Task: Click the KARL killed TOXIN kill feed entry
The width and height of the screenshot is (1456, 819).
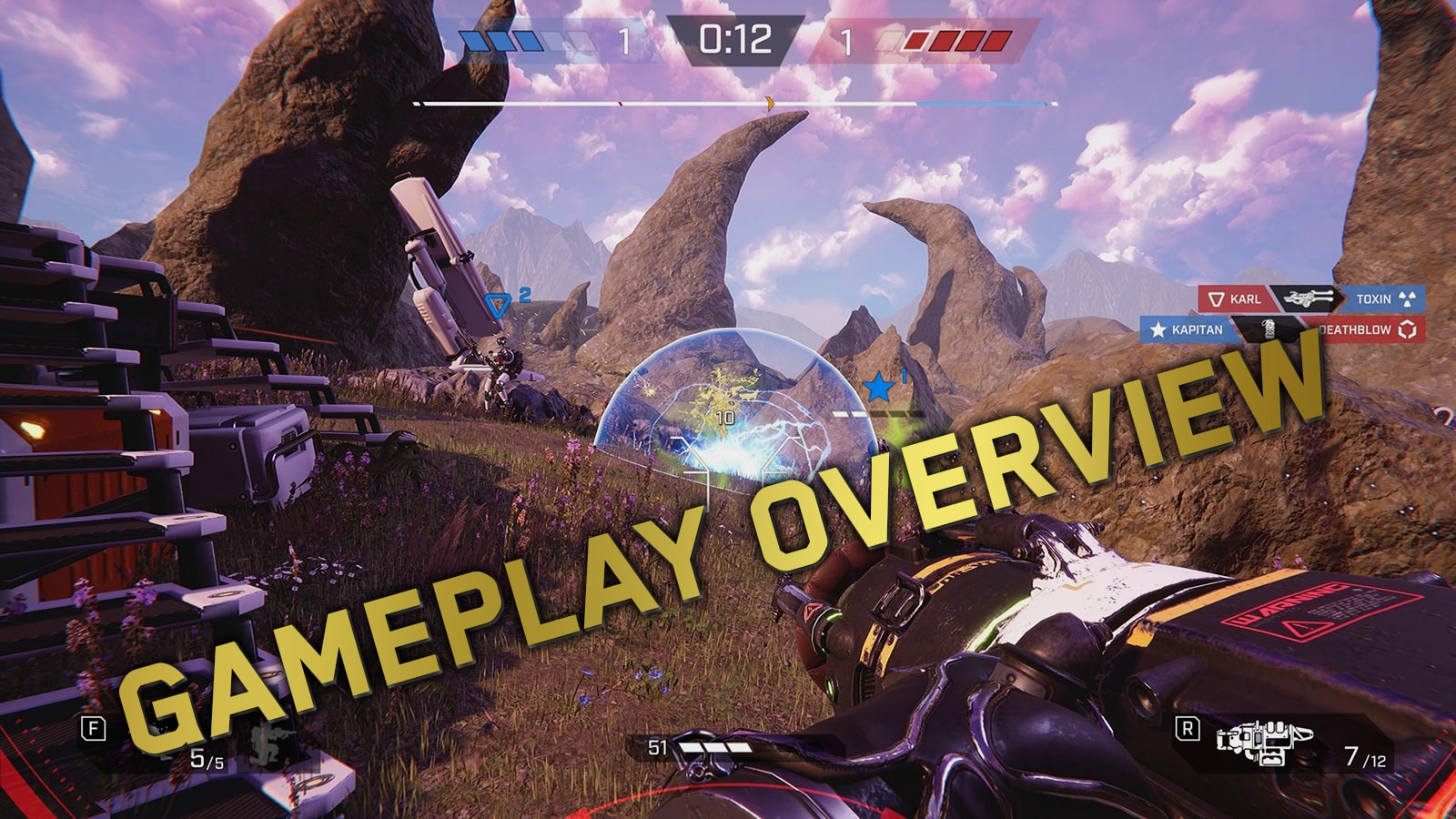Action: point(1310,298)
